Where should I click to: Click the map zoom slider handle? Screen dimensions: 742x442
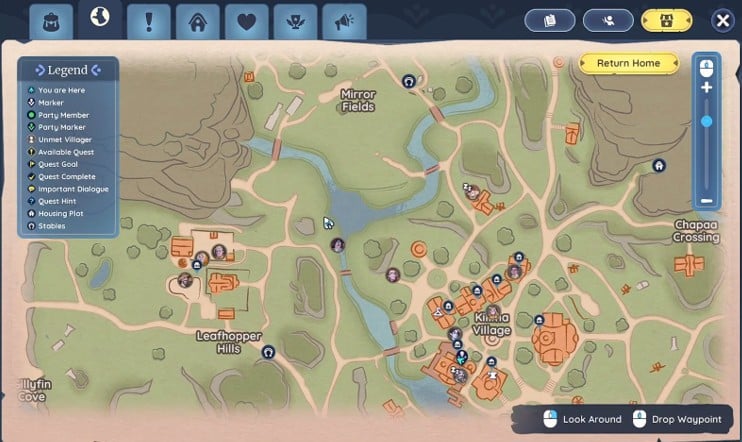click(706, 121)
